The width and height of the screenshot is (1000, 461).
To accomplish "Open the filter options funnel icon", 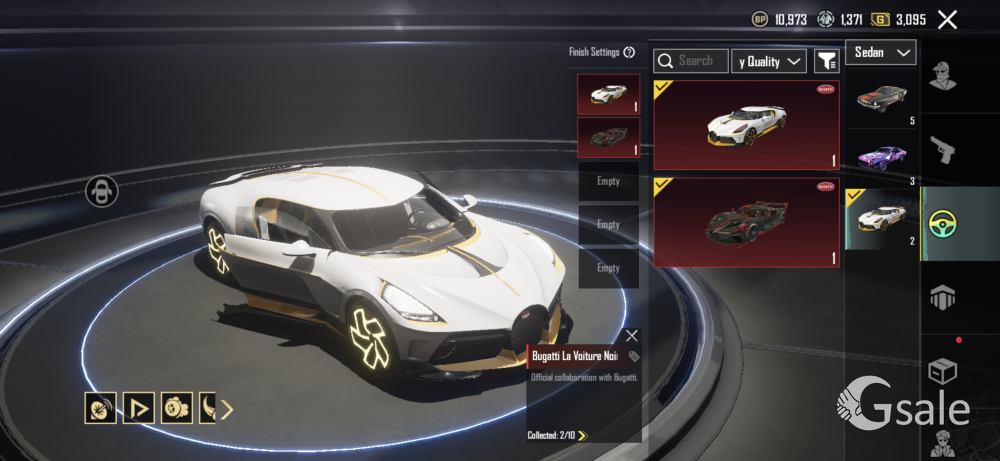I will (x=826, y=61).
